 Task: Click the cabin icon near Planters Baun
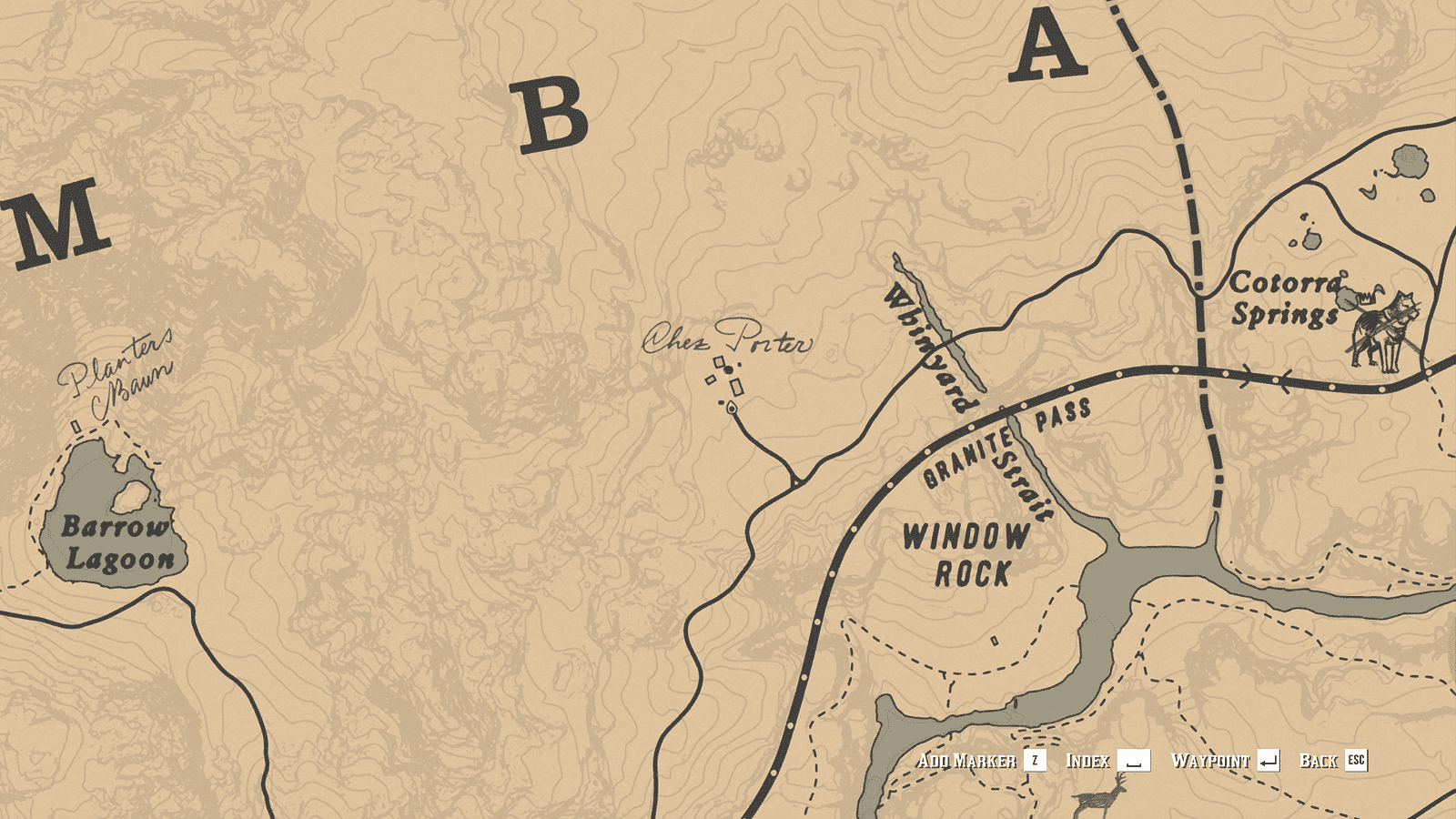click(75, 428)
